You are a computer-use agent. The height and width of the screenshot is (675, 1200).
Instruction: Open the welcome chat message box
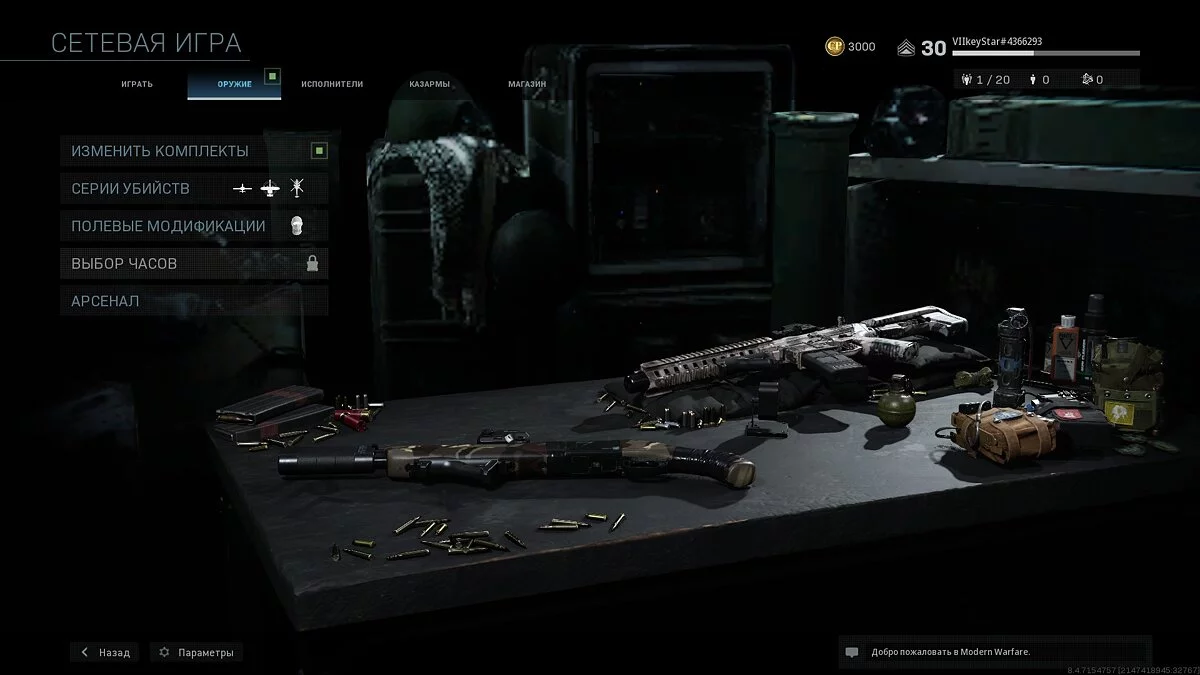coord(994,652)
